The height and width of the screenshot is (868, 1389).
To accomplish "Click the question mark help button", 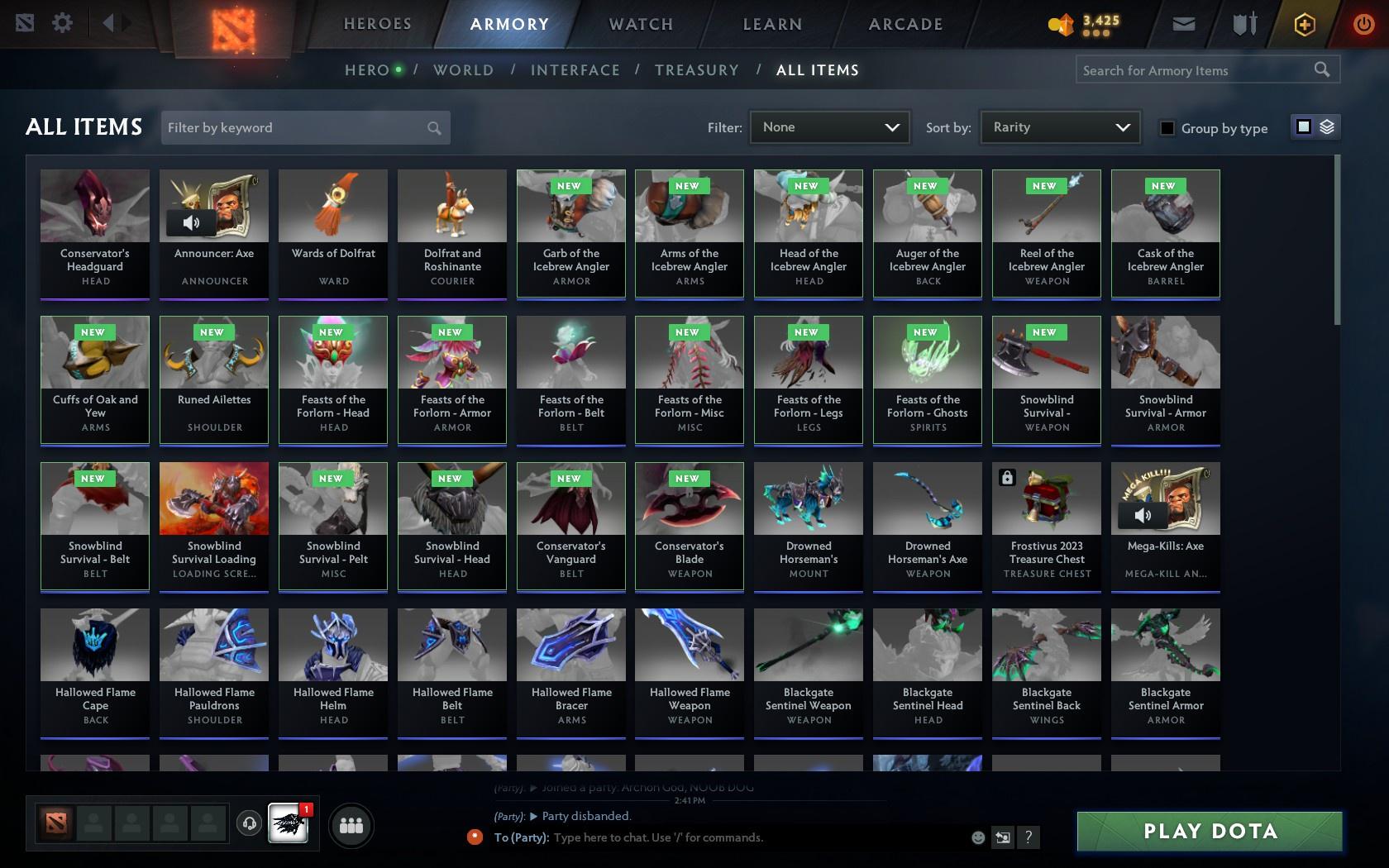I will [x=1028, y=837].
